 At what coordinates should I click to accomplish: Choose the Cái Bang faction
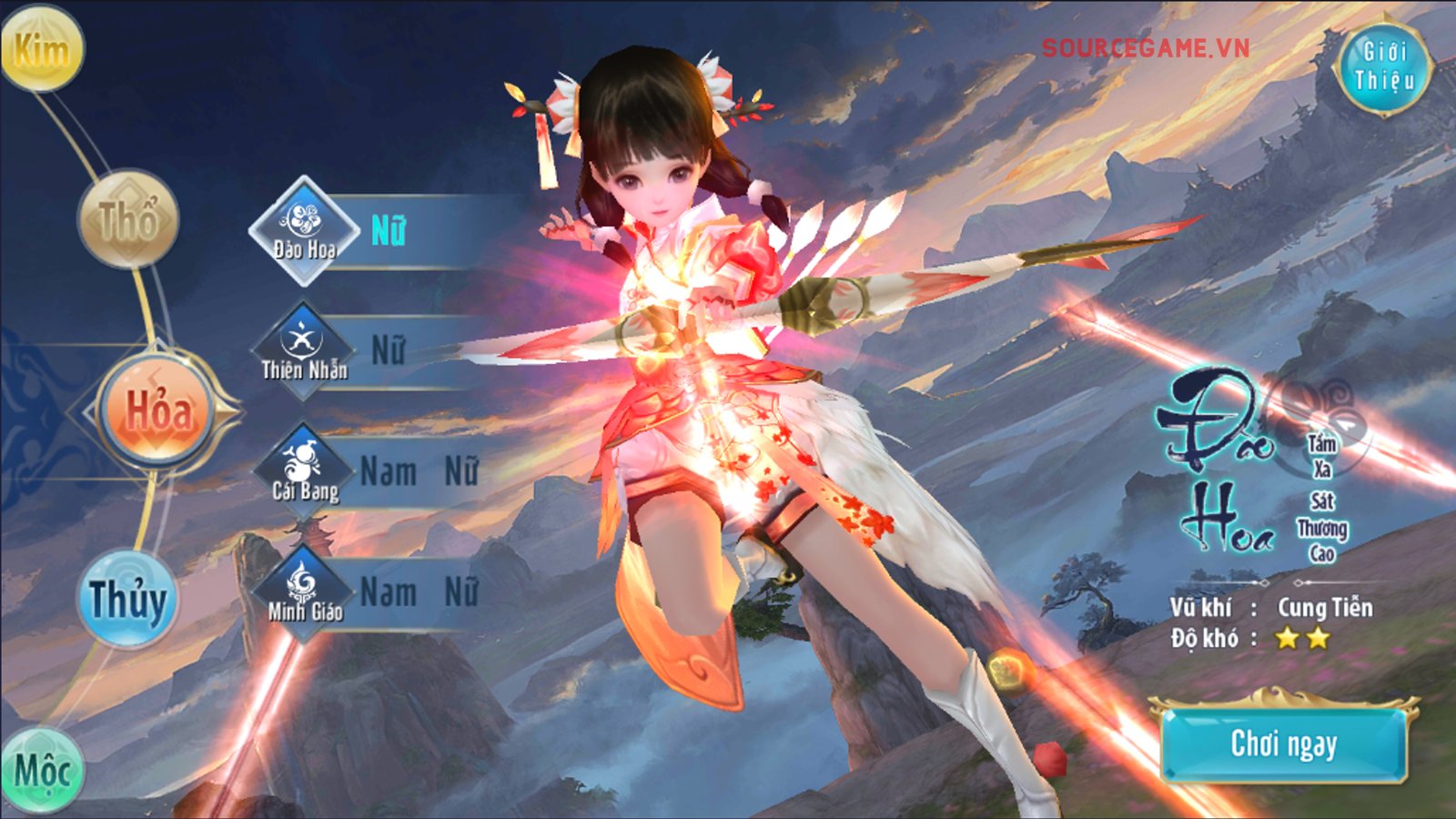304,471
